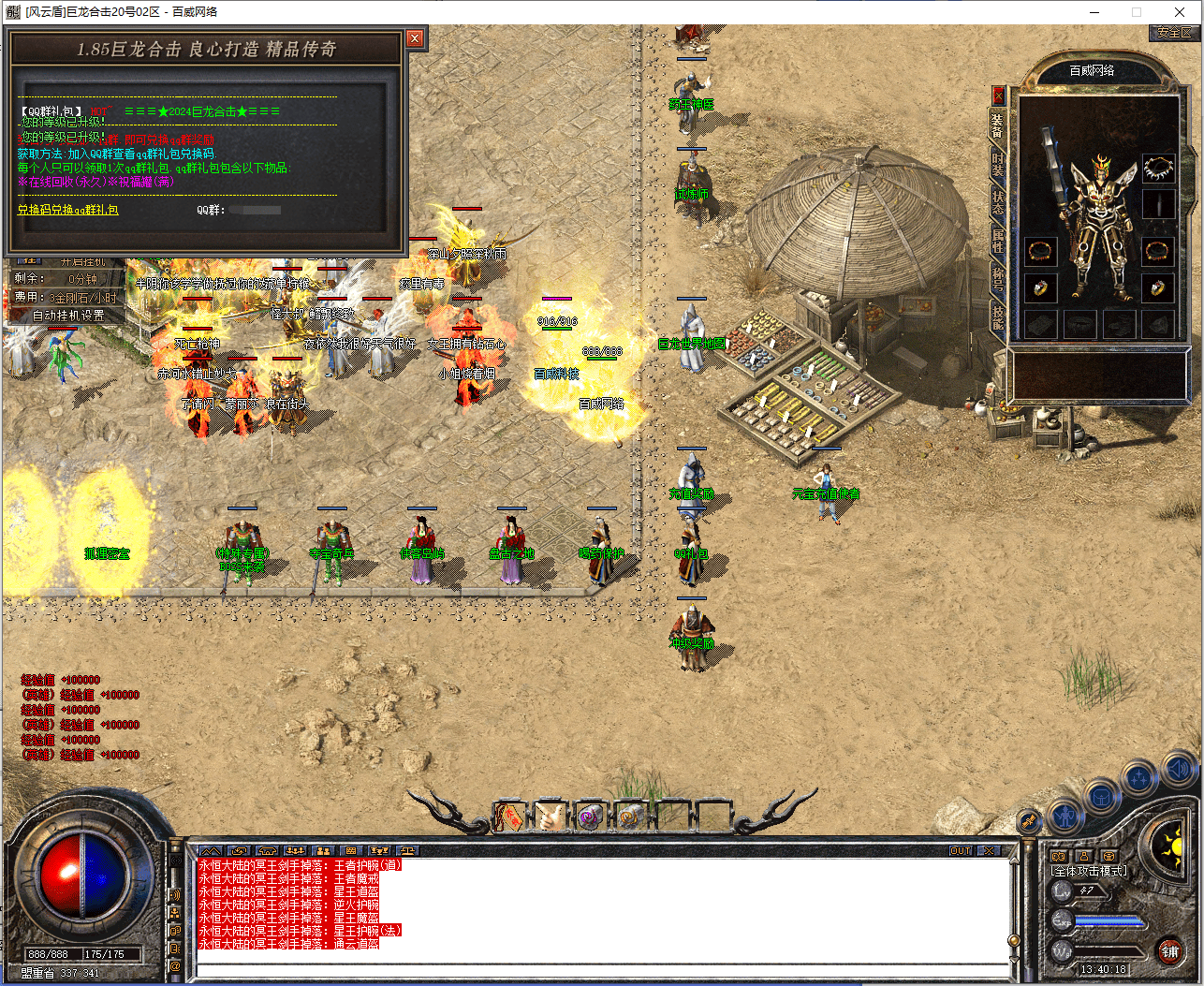Click the 全体攻击模式 attack mode label
The image size is (1204, 986).
coord(1089,871)
